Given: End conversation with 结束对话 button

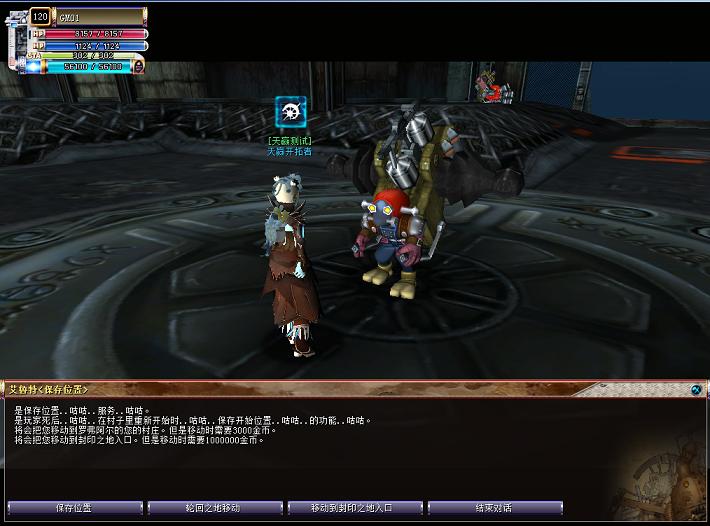Looking at the screenshot, I should coord(494,508).
